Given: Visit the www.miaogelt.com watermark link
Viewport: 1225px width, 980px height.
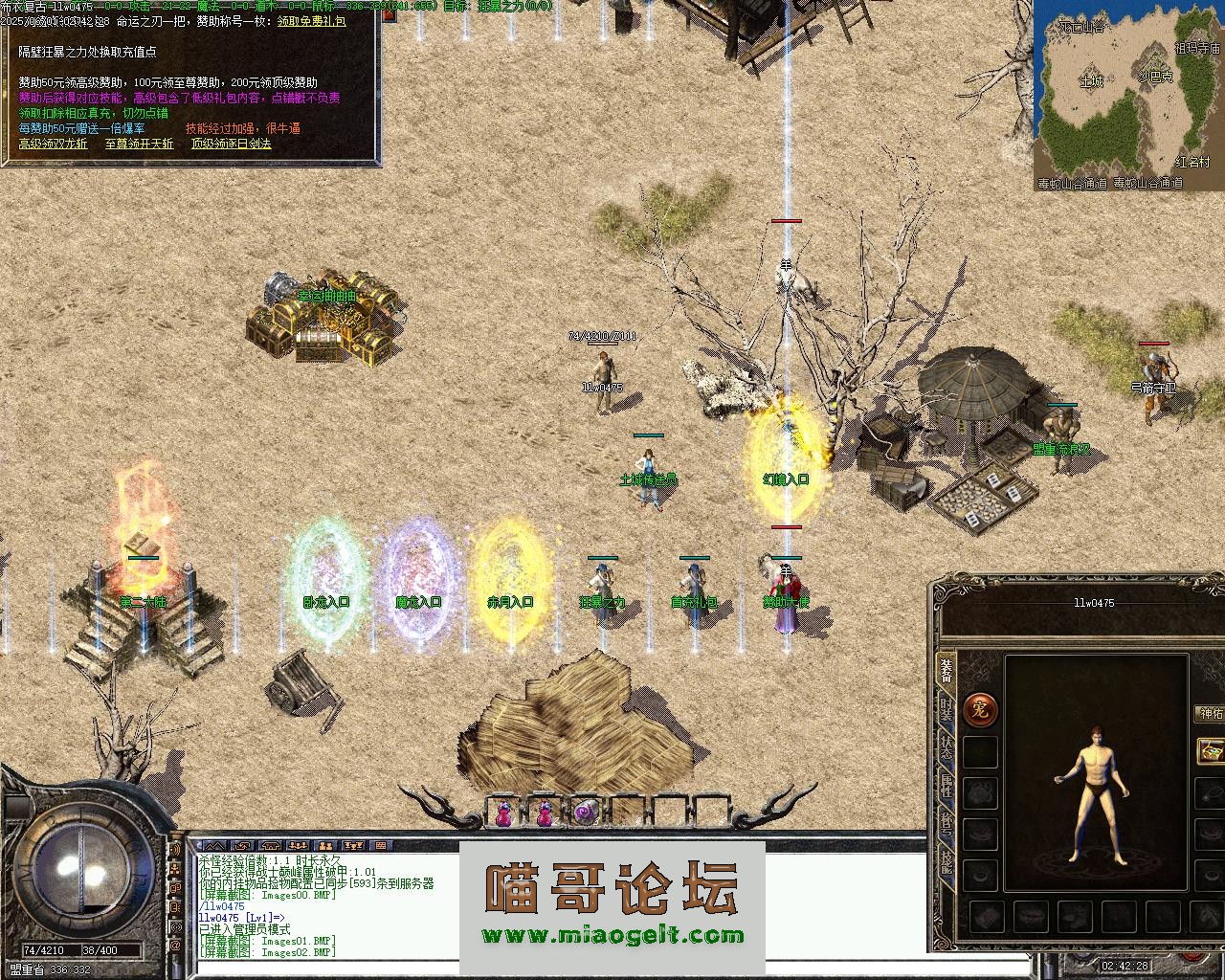Looking at the screenshot, I should (x=612, y=936).
